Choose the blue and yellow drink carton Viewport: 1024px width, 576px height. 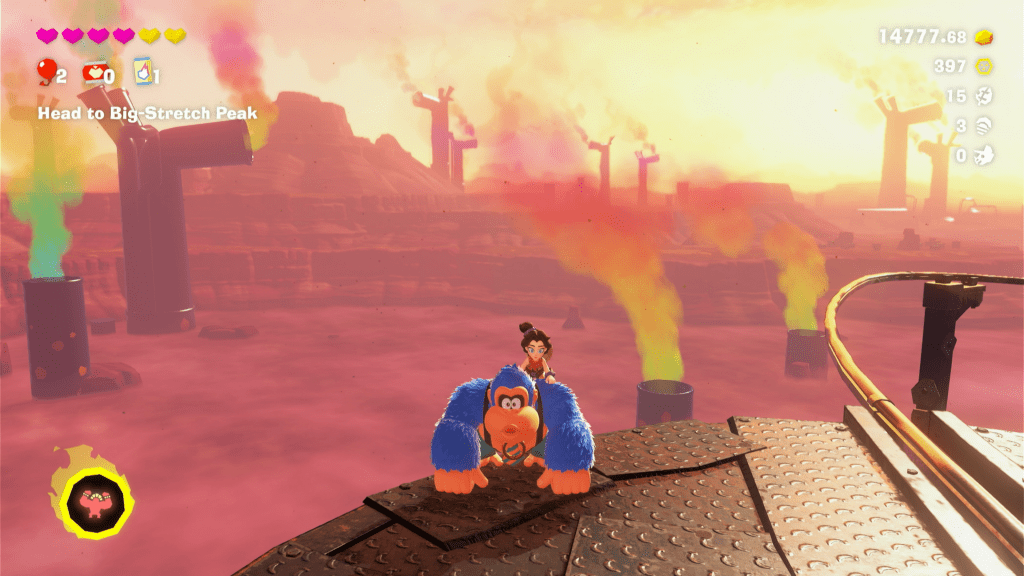141,70
